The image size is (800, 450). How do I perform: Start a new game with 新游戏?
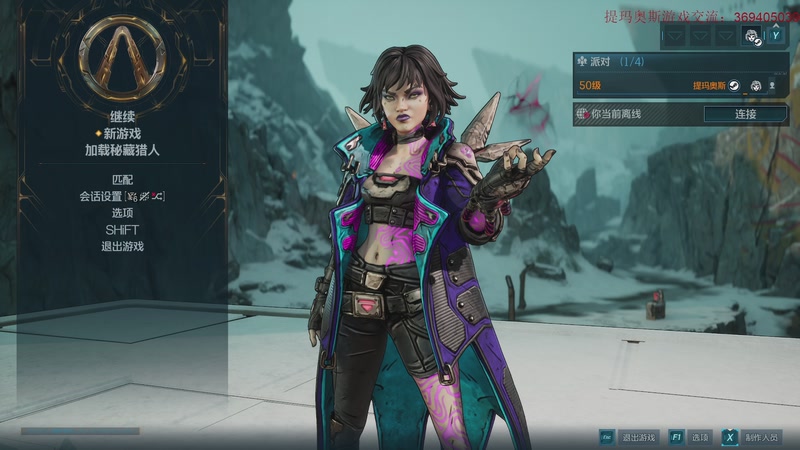point(123,133)
